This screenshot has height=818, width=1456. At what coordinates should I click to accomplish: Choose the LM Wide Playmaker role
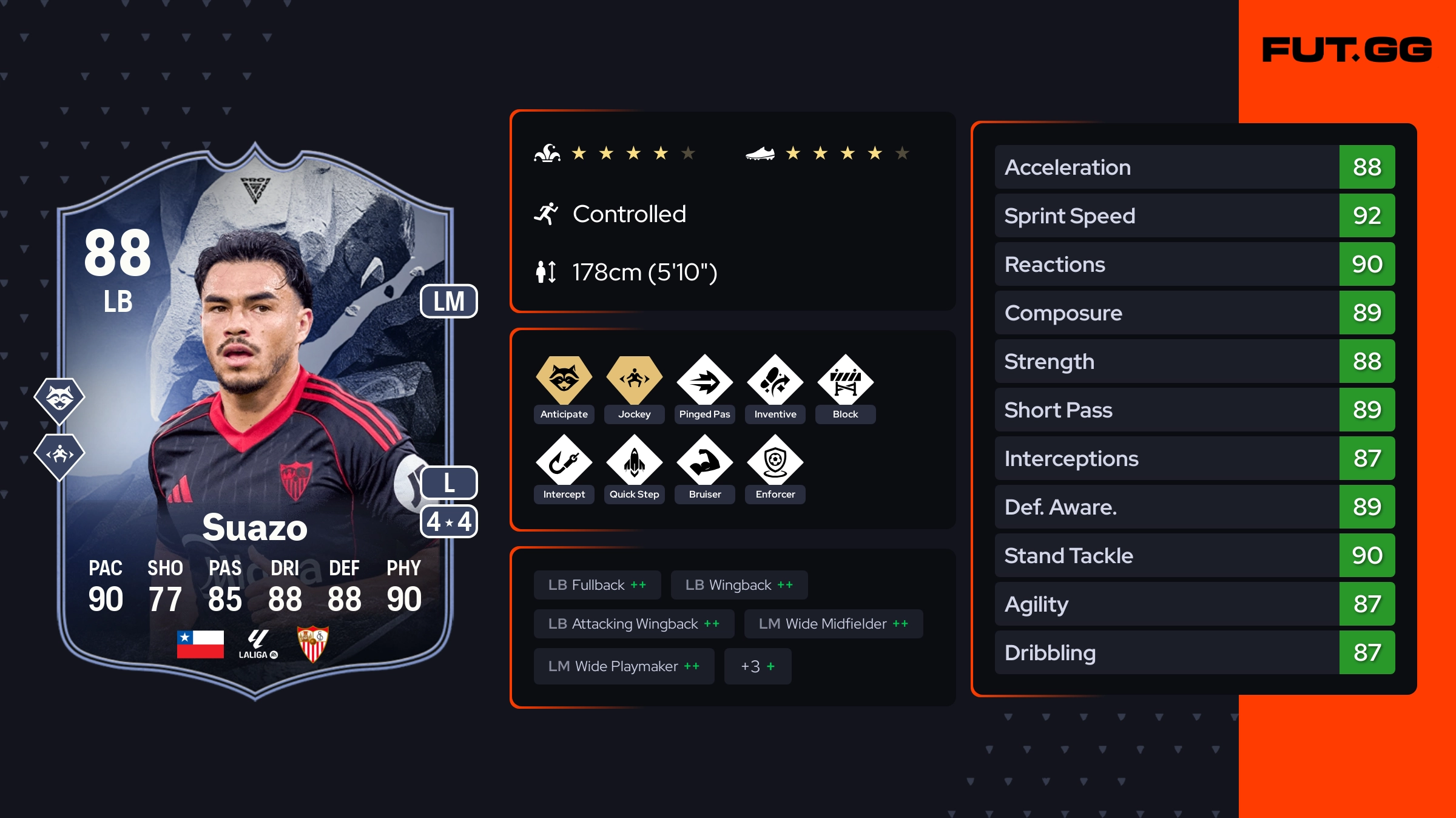[624, 666]
